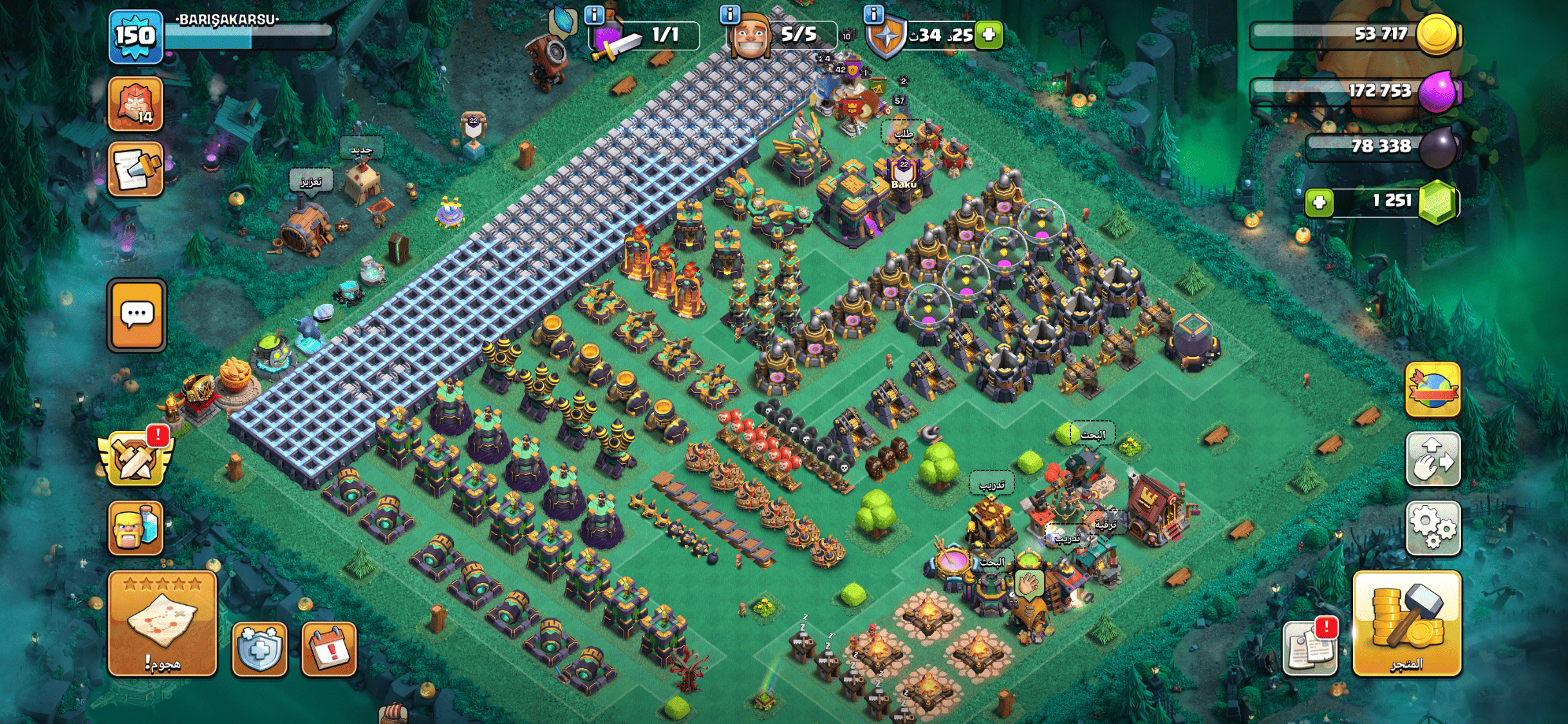Open the news papers with alert badge
The image size is (1568, 724).
click(x=1311, y=647)
